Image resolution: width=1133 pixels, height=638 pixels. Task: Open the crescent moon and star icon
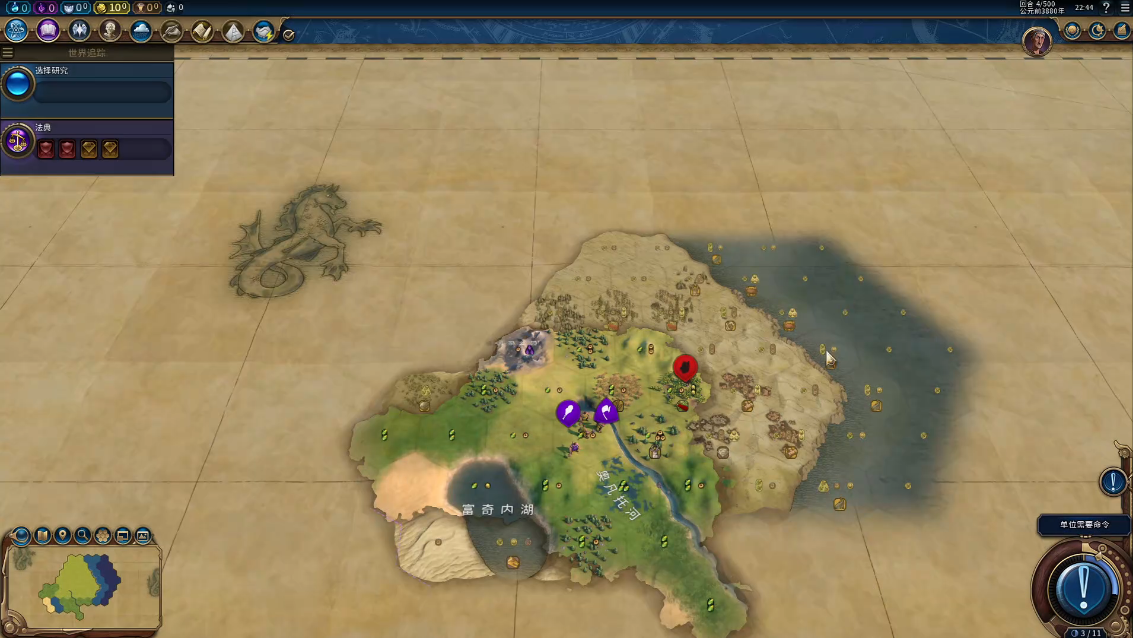click(1097, 31)
